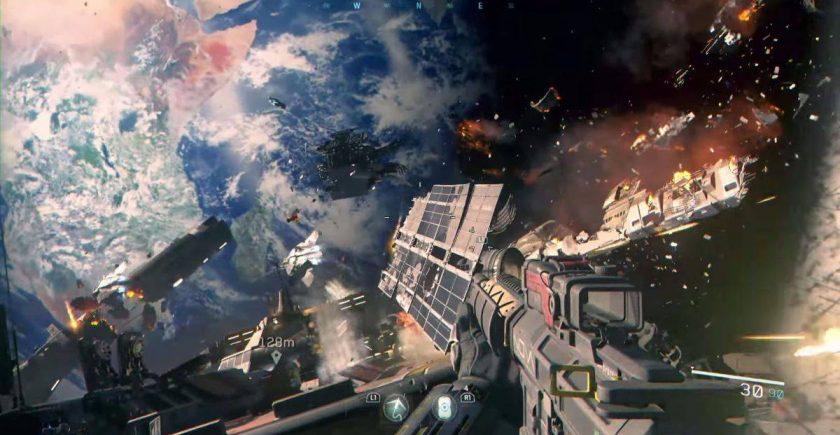Select the grenade equipment icon
840x435 pixels.
[444, 407]
